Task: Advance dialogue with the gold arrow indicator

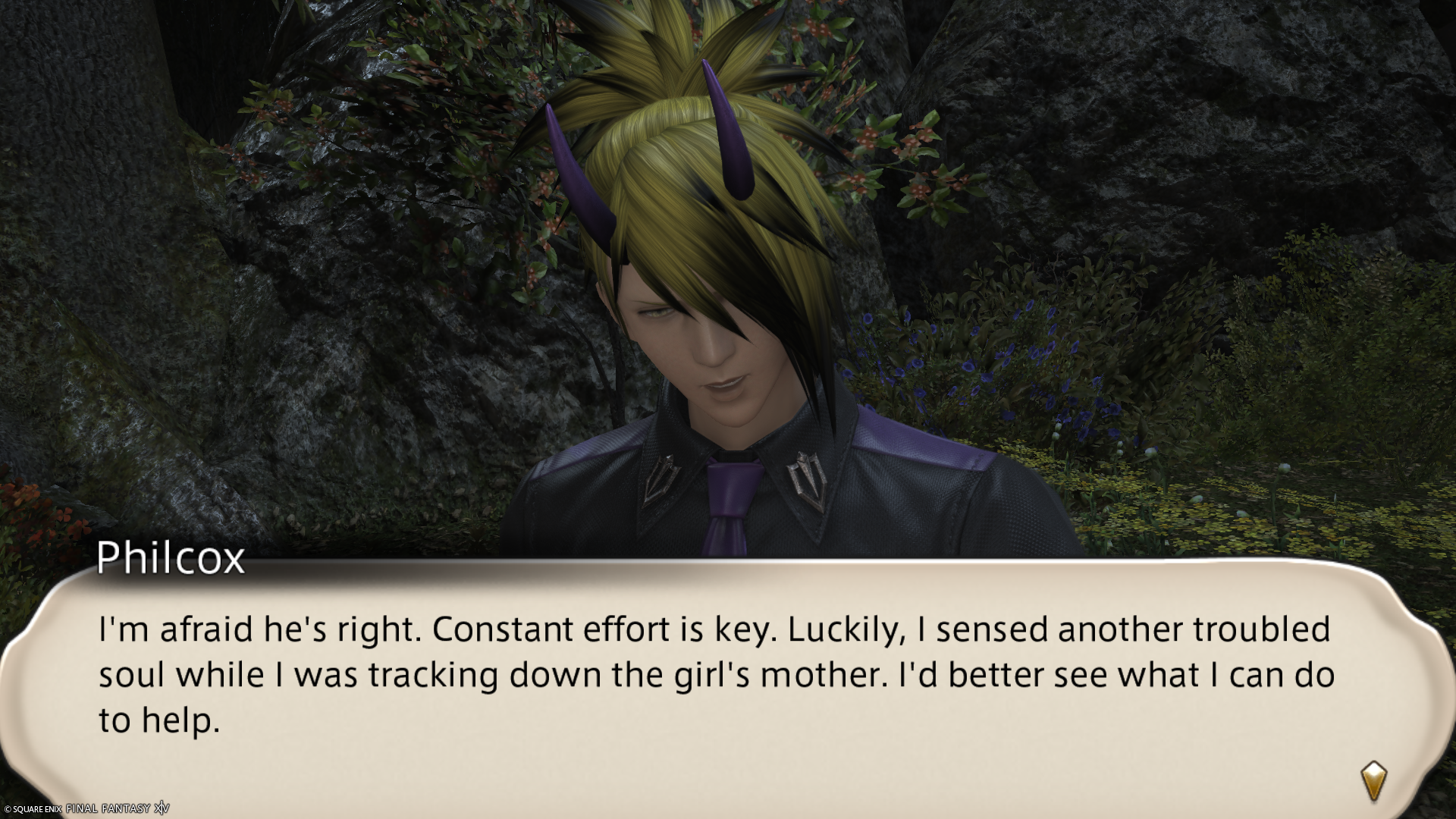Action: click(x=1373, y=781)
